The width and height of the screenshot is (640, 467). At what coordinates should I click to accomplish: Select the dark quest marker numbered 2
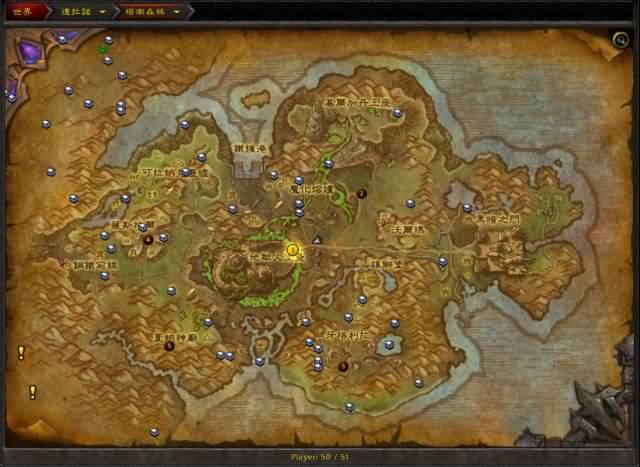pyautogui.click(x=362, y=194)
